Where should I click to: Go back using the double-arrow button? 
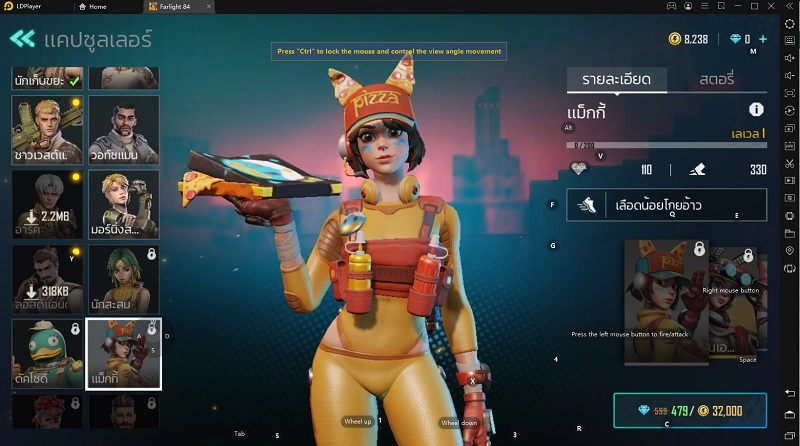[22, 39]
